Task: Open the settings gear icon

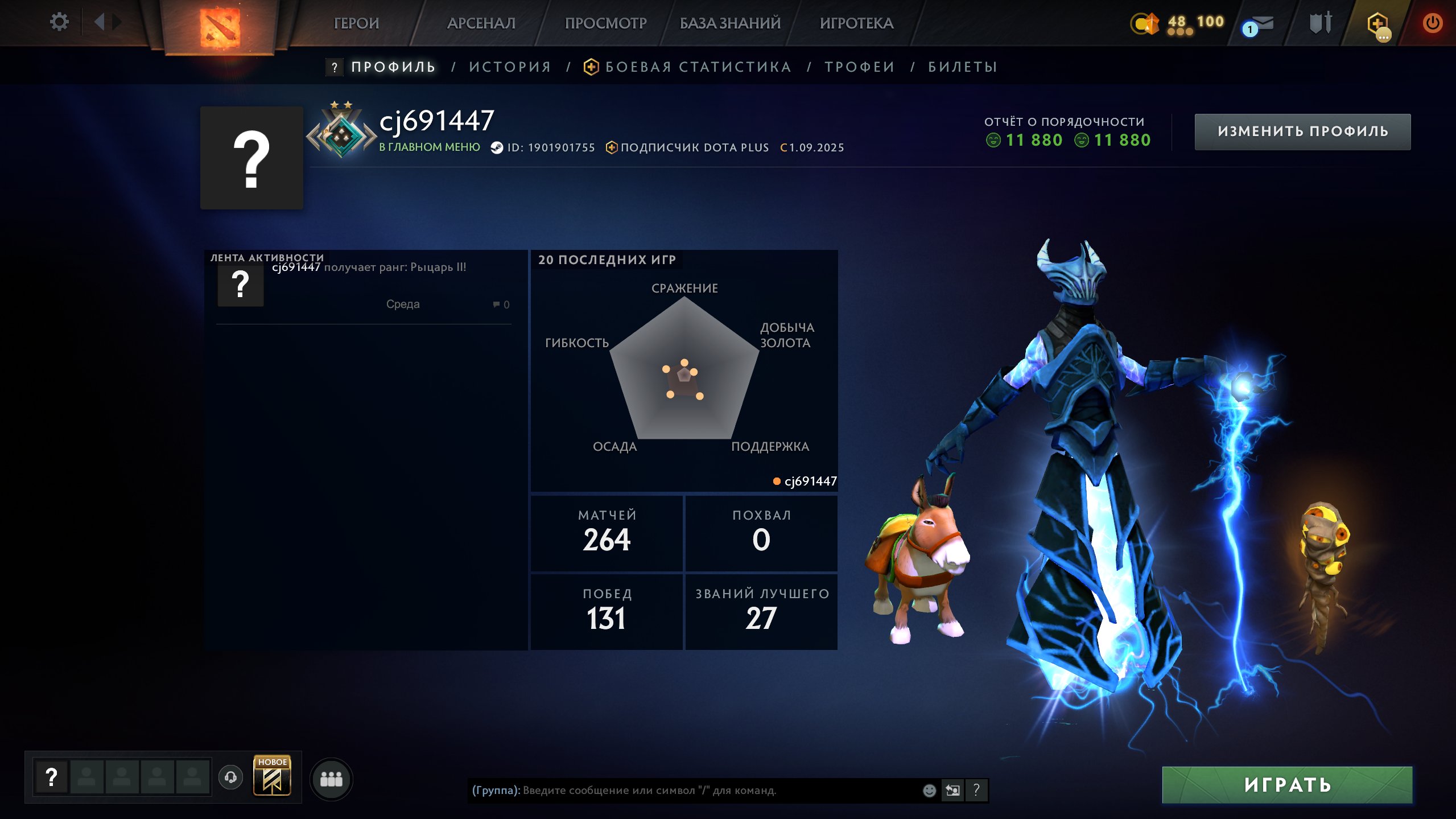Action: click(59, 22)
